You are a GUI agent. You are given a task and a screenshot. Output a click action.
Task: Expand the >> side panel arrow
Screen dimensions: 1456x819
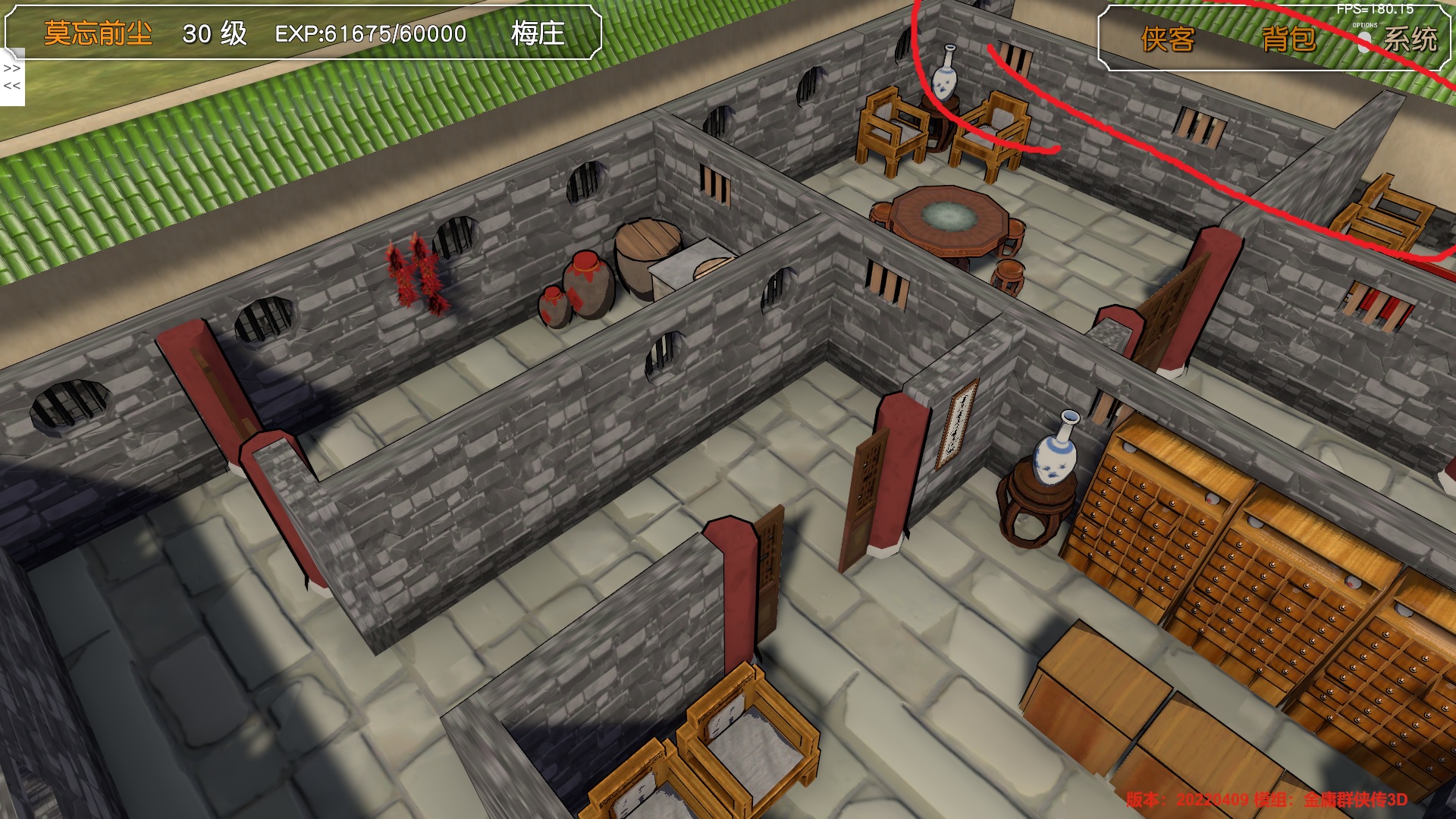coord(12,68)
